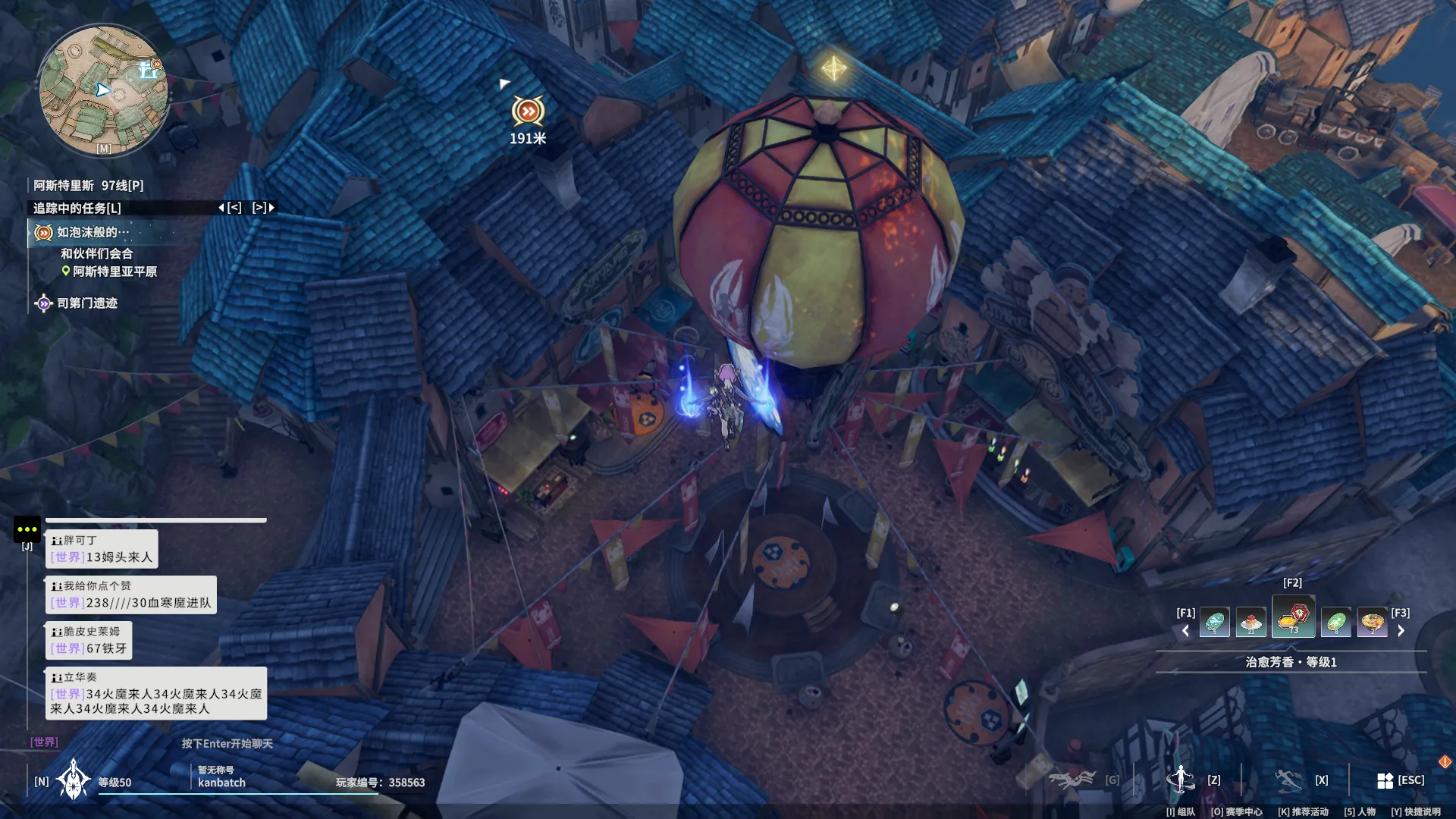The width and height of the screenshot is (1456, 819).
Task: Open the chat window via the three-dot bubble
Action: [x=27, y=529]
